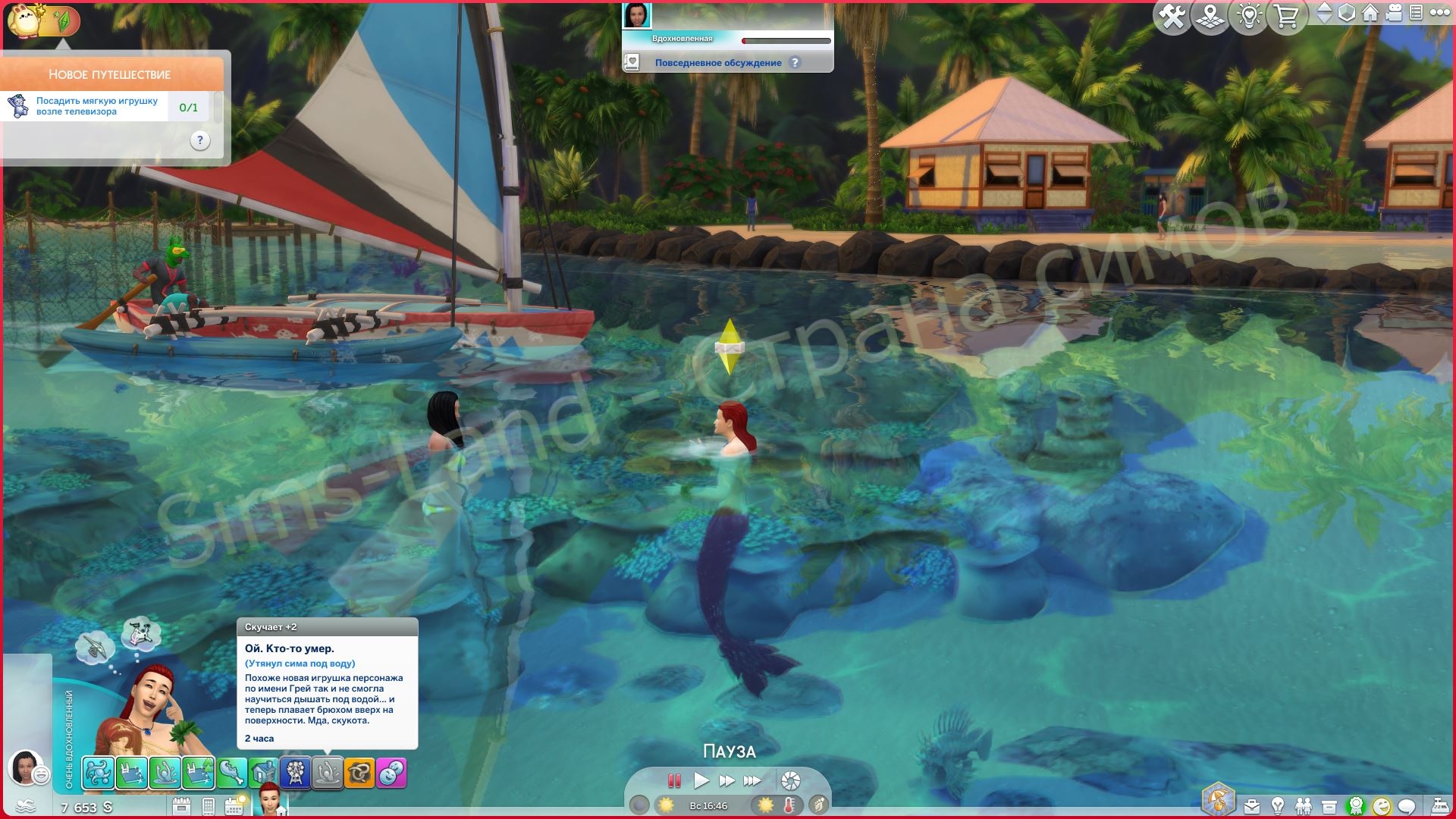Open the Needs smiley face panel
The height and width of the screenshot is (819, 1456).
[1382, 806]
